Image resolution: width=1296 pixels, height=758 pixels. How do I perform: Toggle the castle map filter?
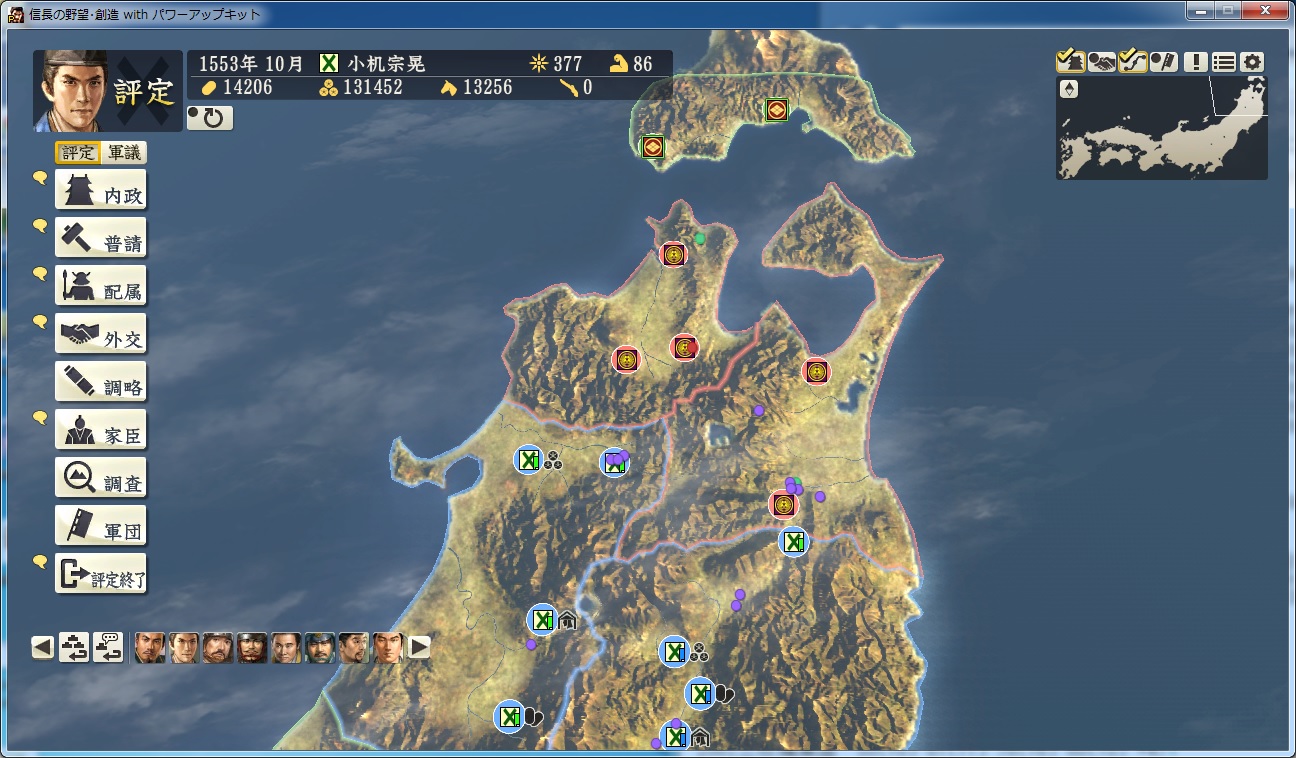click(1070, 62)
